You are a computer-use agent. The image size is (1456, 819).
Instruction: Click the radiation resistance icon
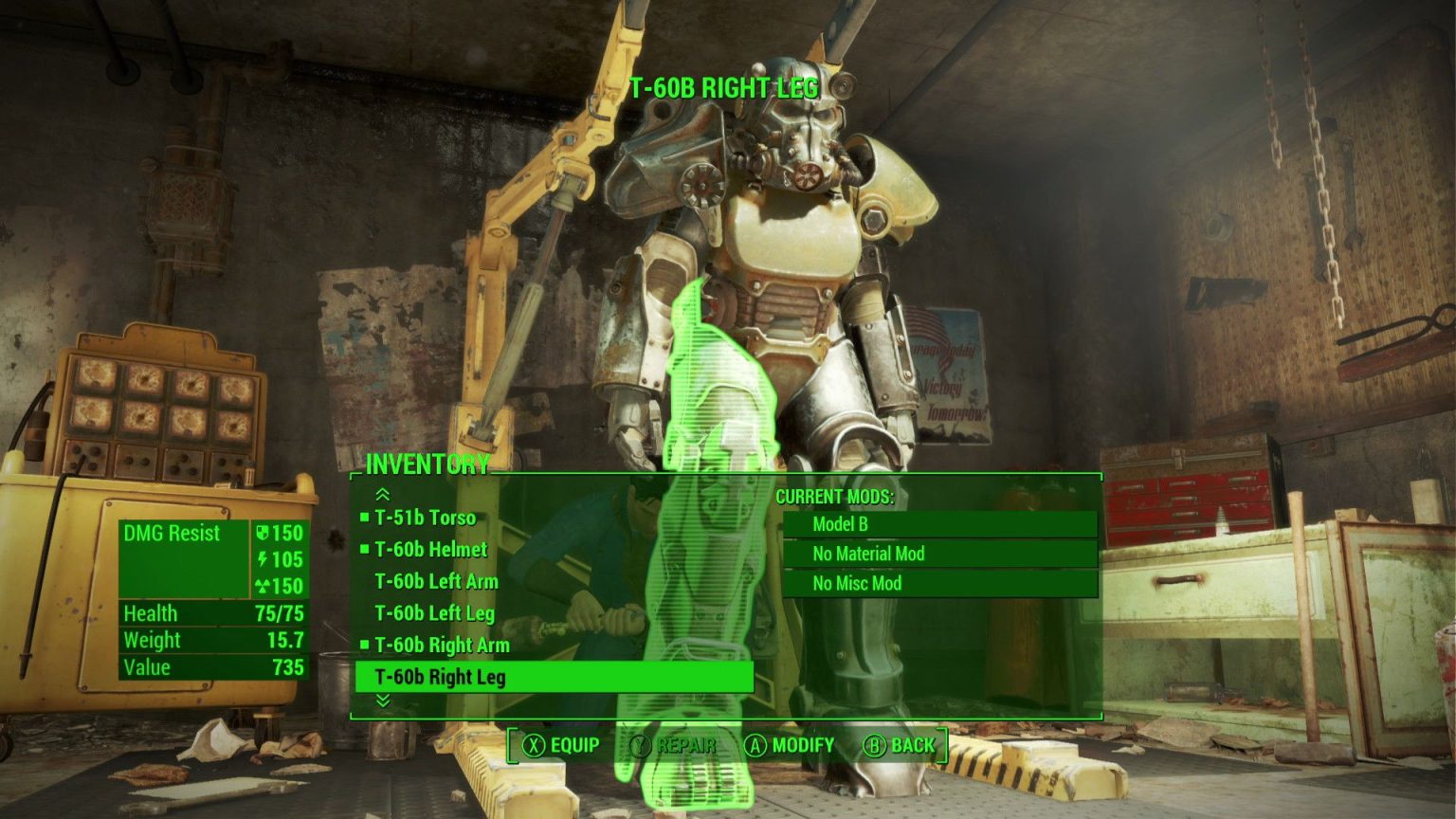[266, 587]
